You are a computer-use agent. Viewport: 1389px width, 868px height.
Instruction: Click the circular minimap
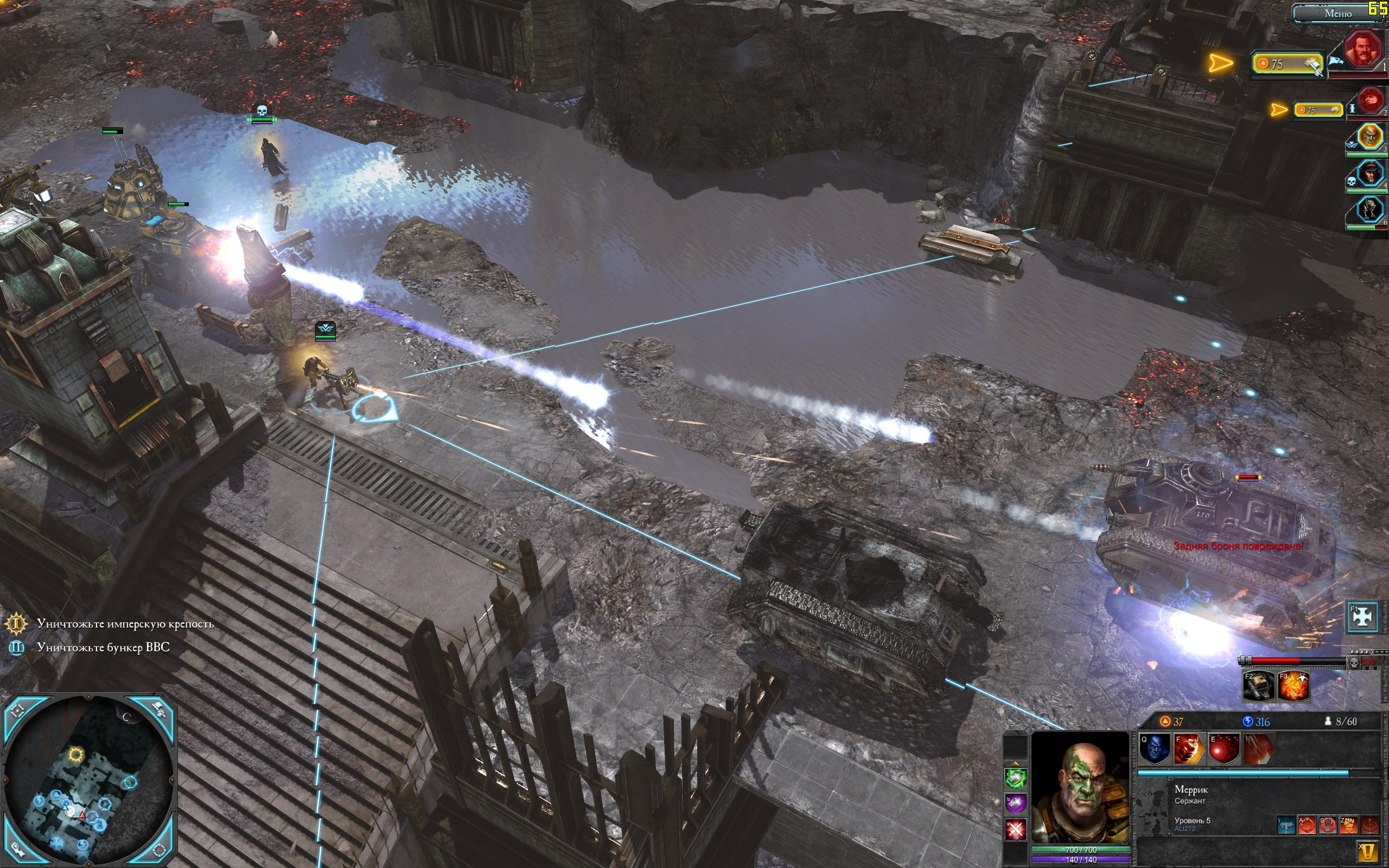[89, 781]
